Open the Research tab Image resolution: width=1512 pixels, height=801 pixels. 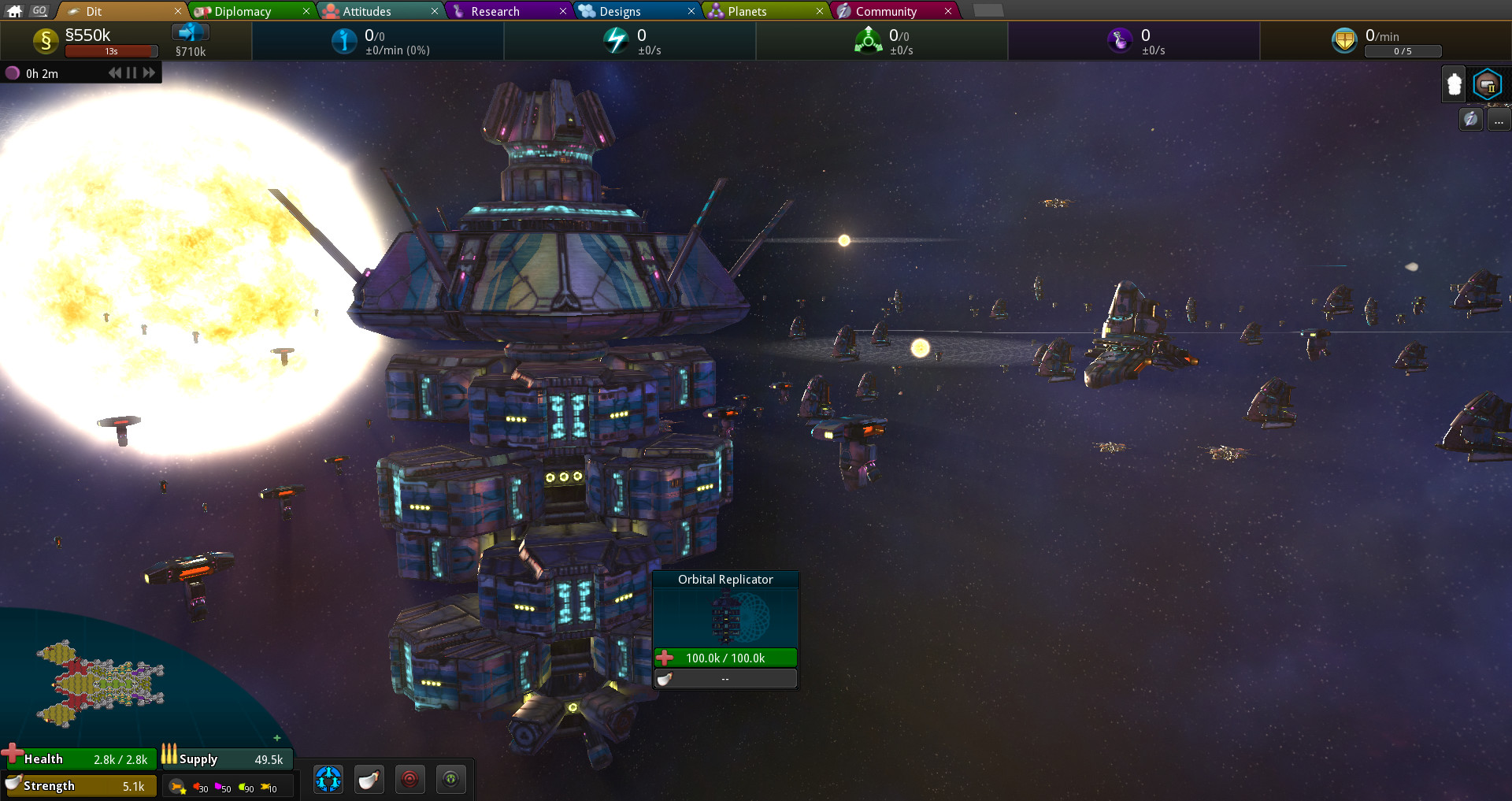click(x=496, y=11)
